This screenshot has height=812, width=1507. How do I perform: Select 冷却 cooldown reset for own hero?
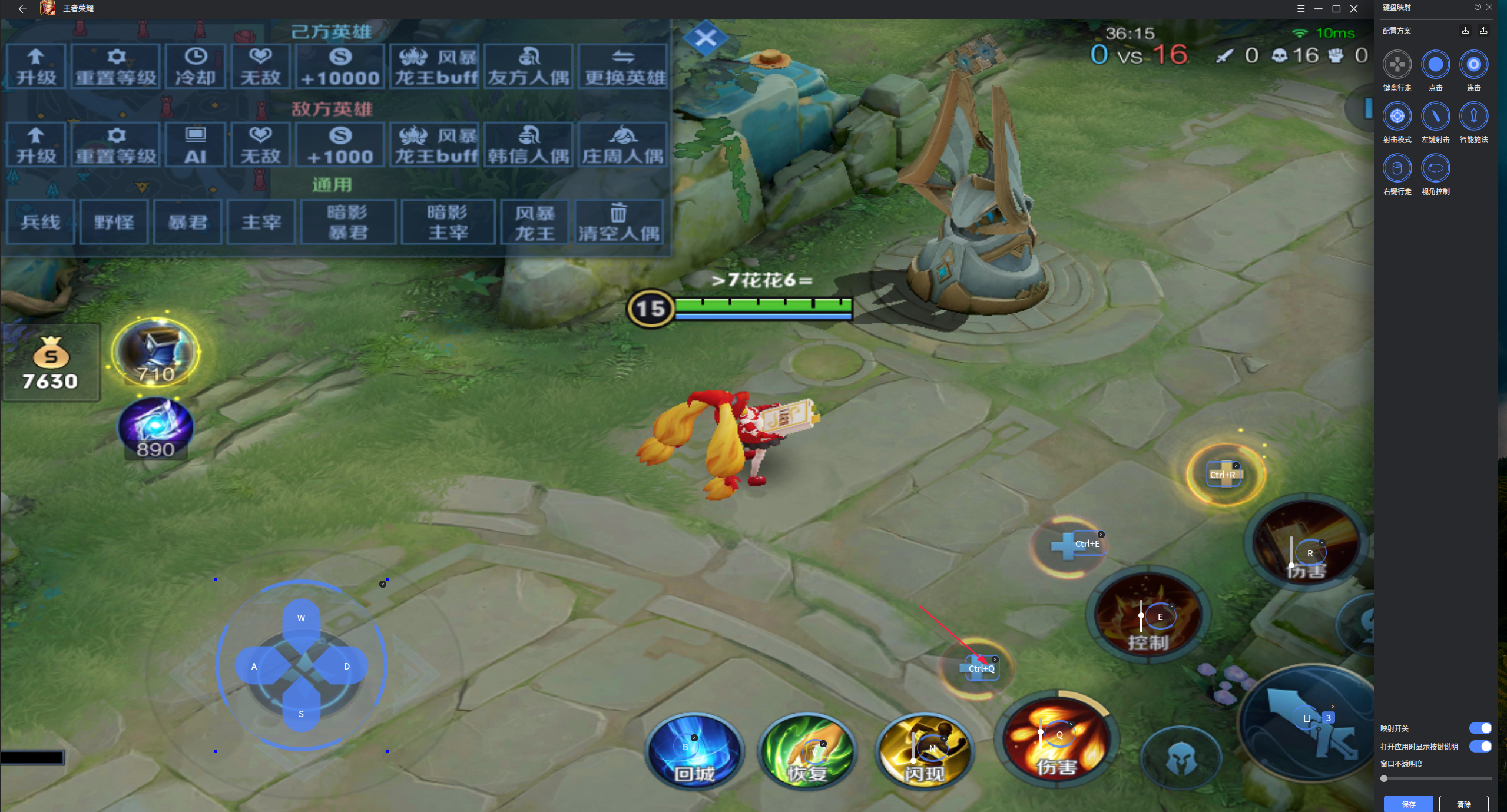(196, 67)
